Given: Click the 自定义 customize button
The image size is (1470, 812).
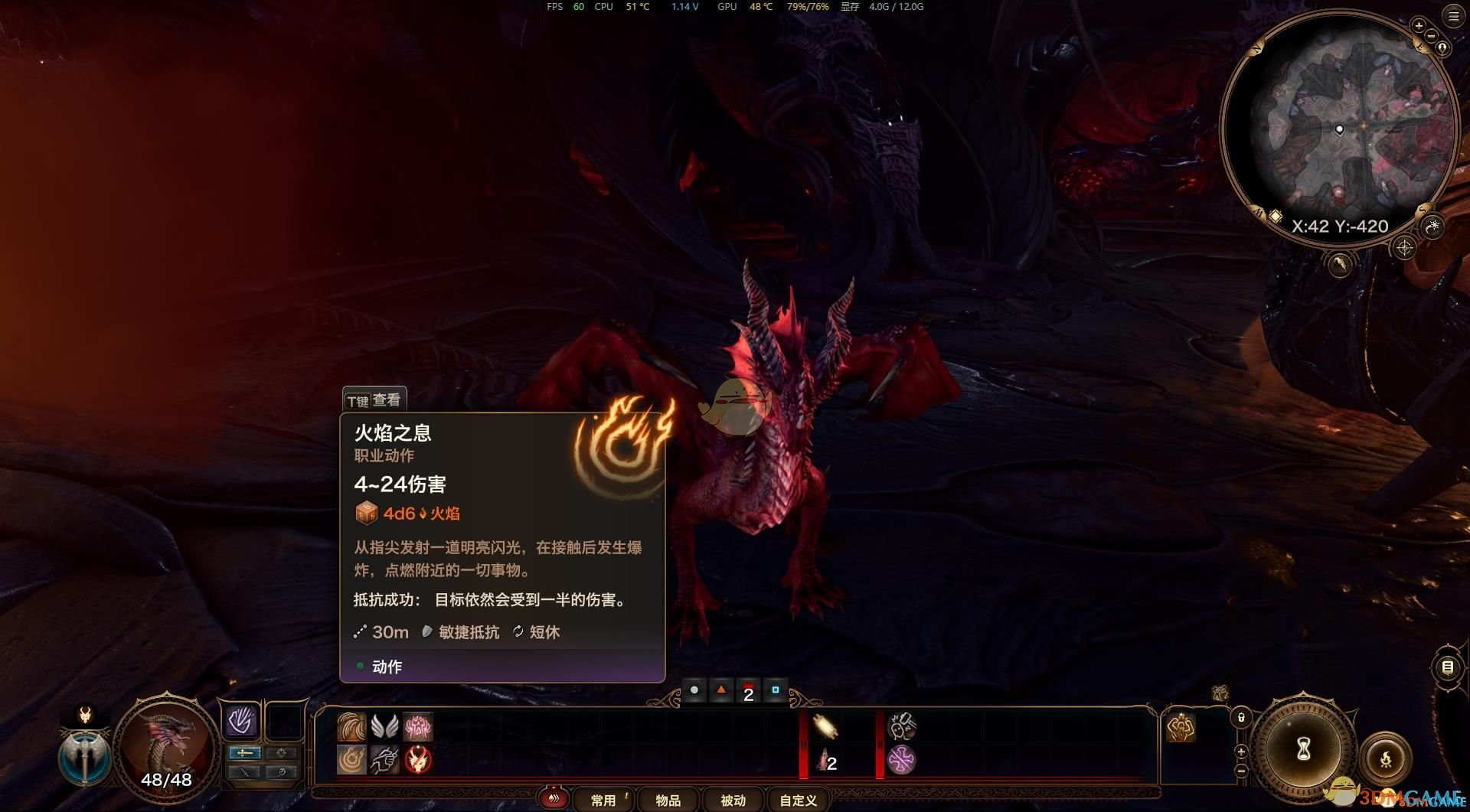Looking at the screenshot, I should 797,801.
